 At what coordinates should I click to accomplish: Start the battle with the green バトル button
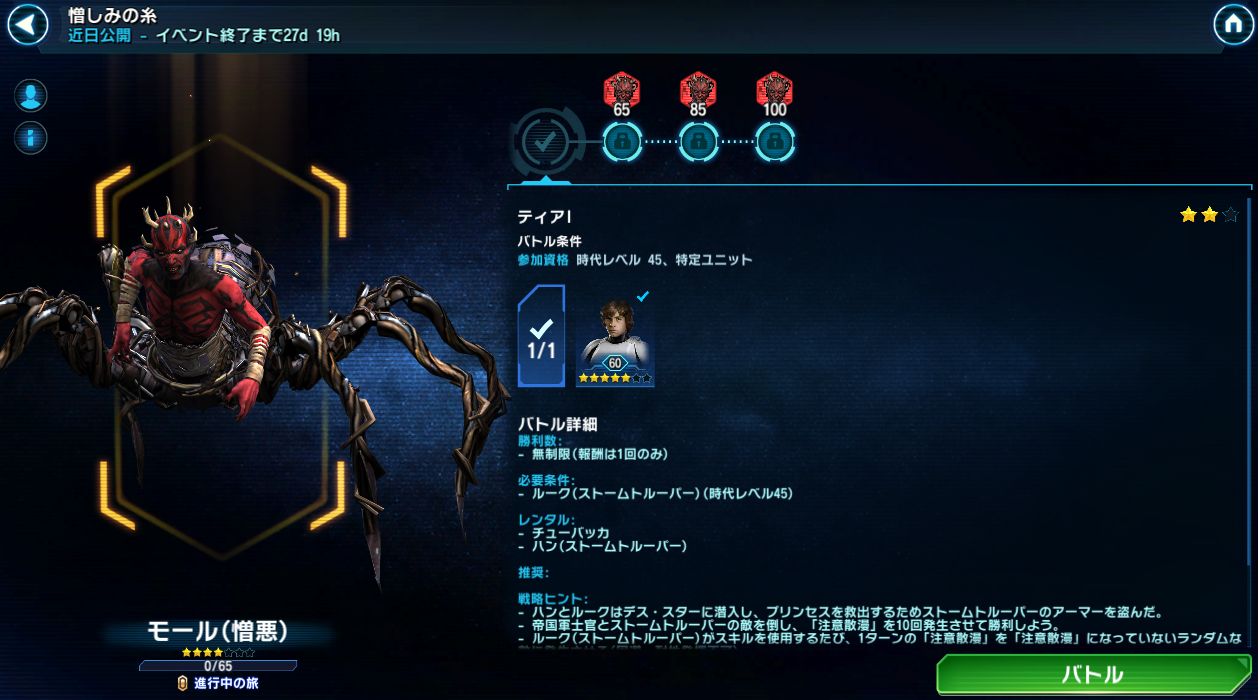(x=1092, y=675)
